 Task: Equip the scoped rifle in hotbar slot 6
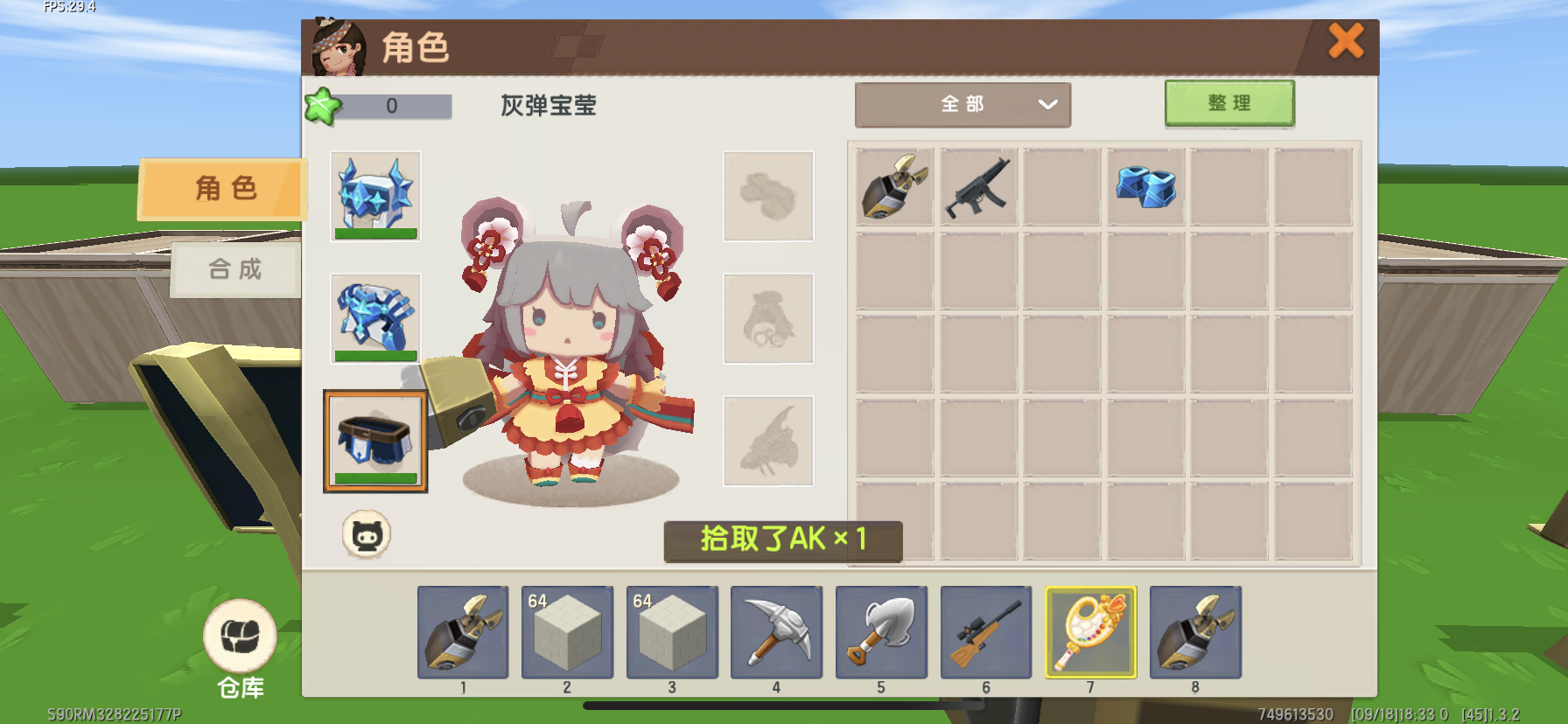click(986, 632)
